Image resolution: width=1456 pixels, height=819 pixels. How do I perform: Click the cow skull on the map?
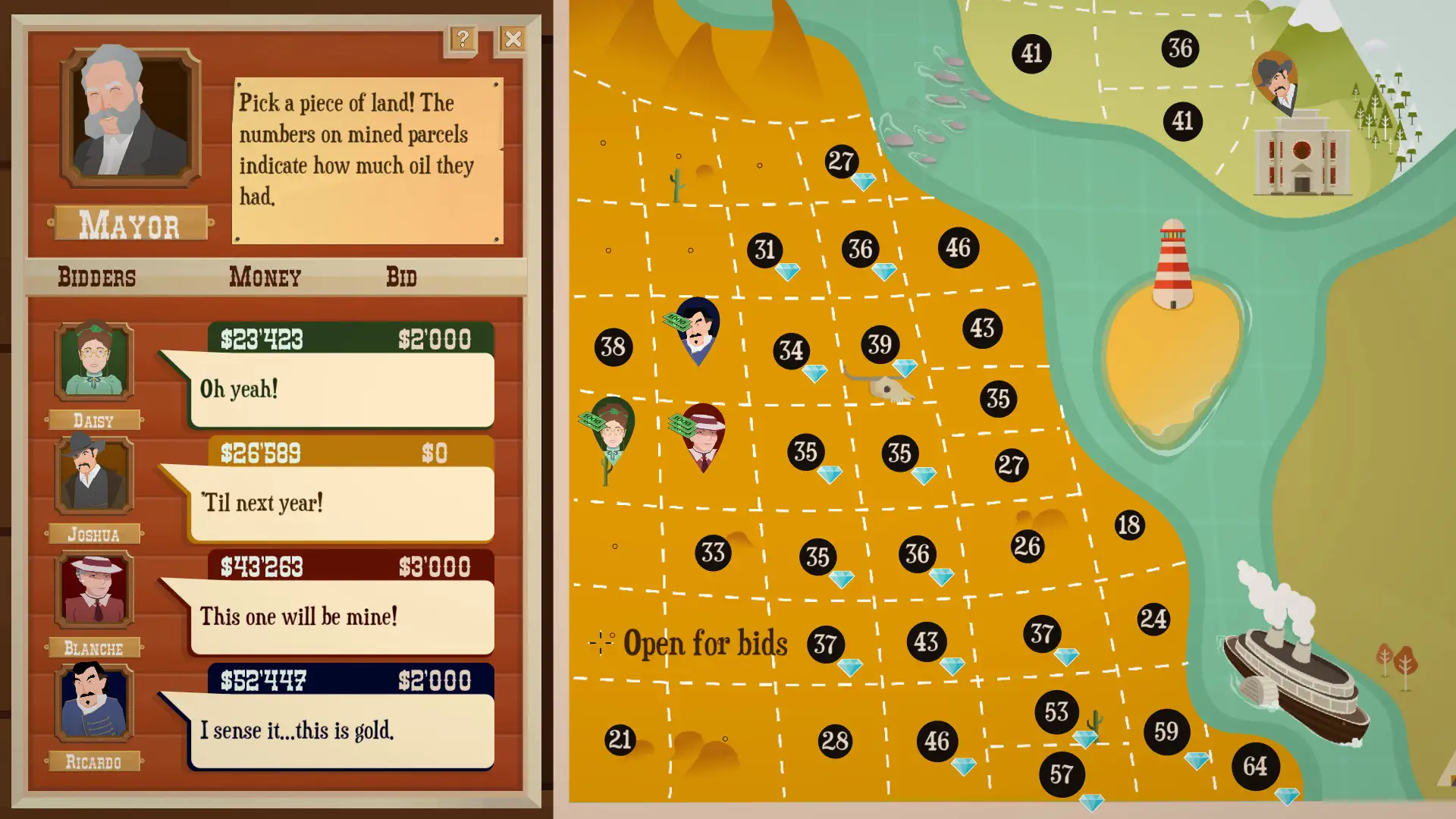tap(891, 388)
